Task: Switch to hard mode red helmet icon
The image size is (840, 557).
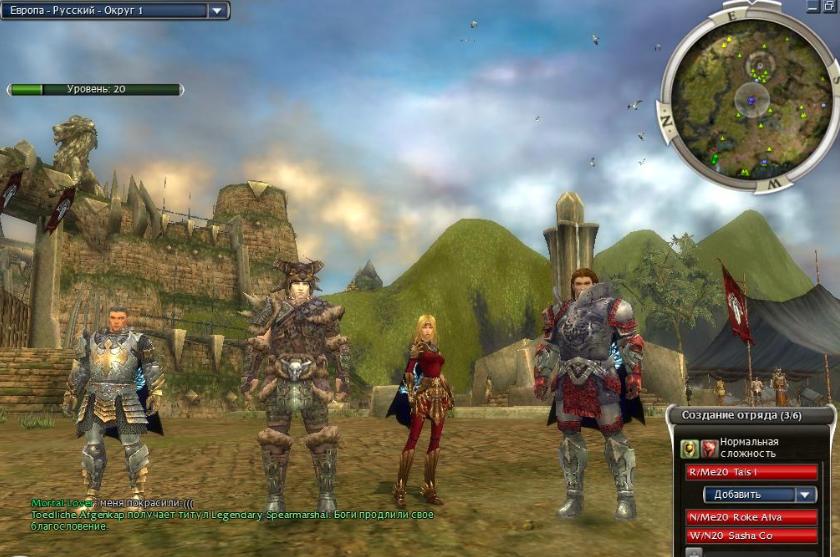Action: coord(708,447)
